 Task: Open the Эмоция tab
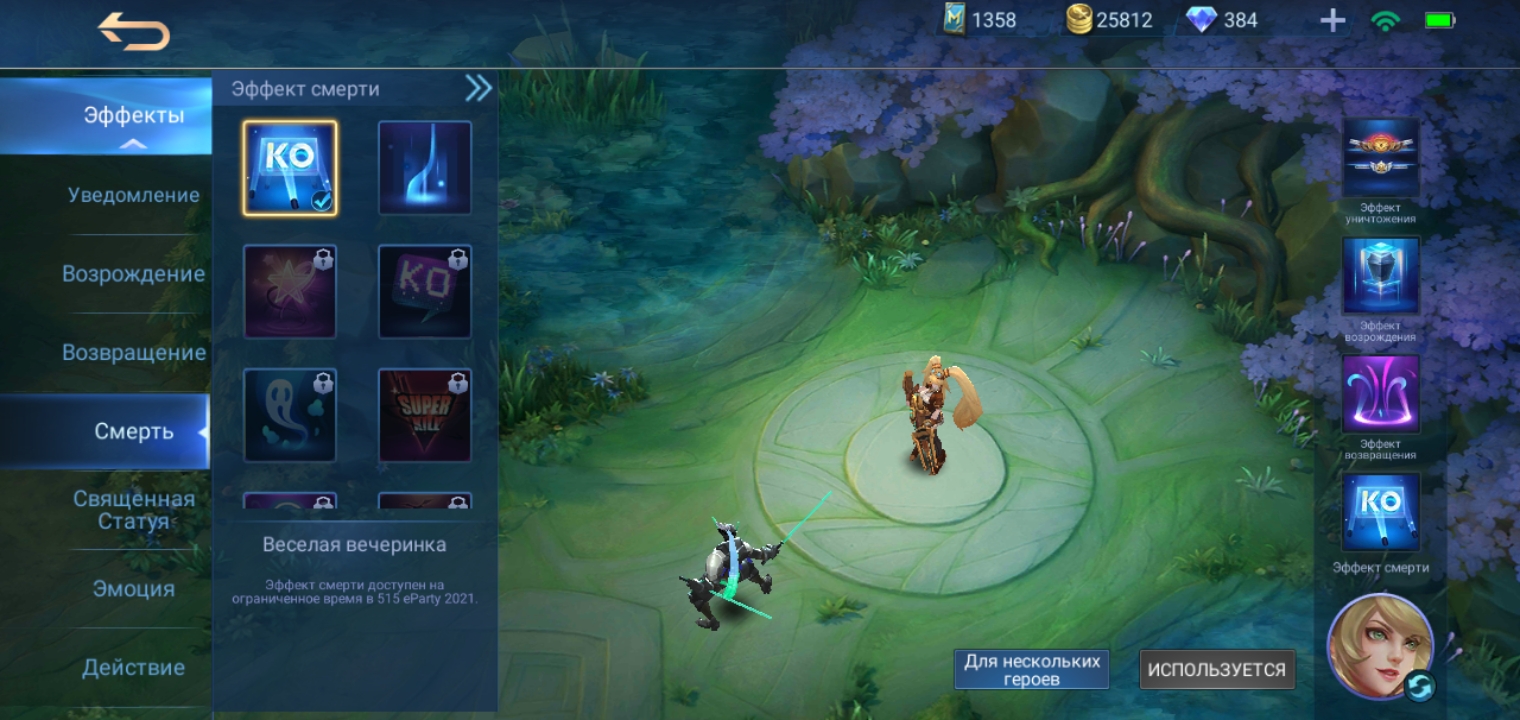click(x=133, y=589)
